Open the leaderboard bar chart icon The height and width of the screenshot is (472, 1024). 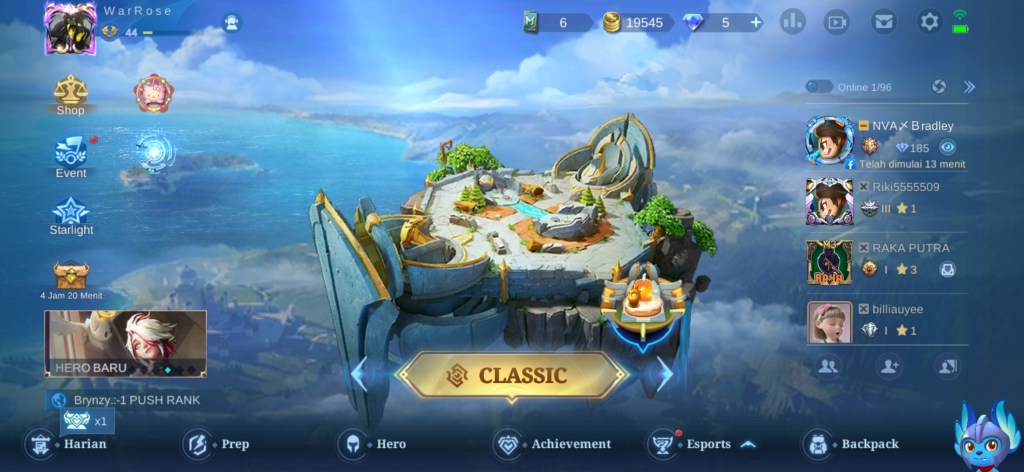[793, 21]
